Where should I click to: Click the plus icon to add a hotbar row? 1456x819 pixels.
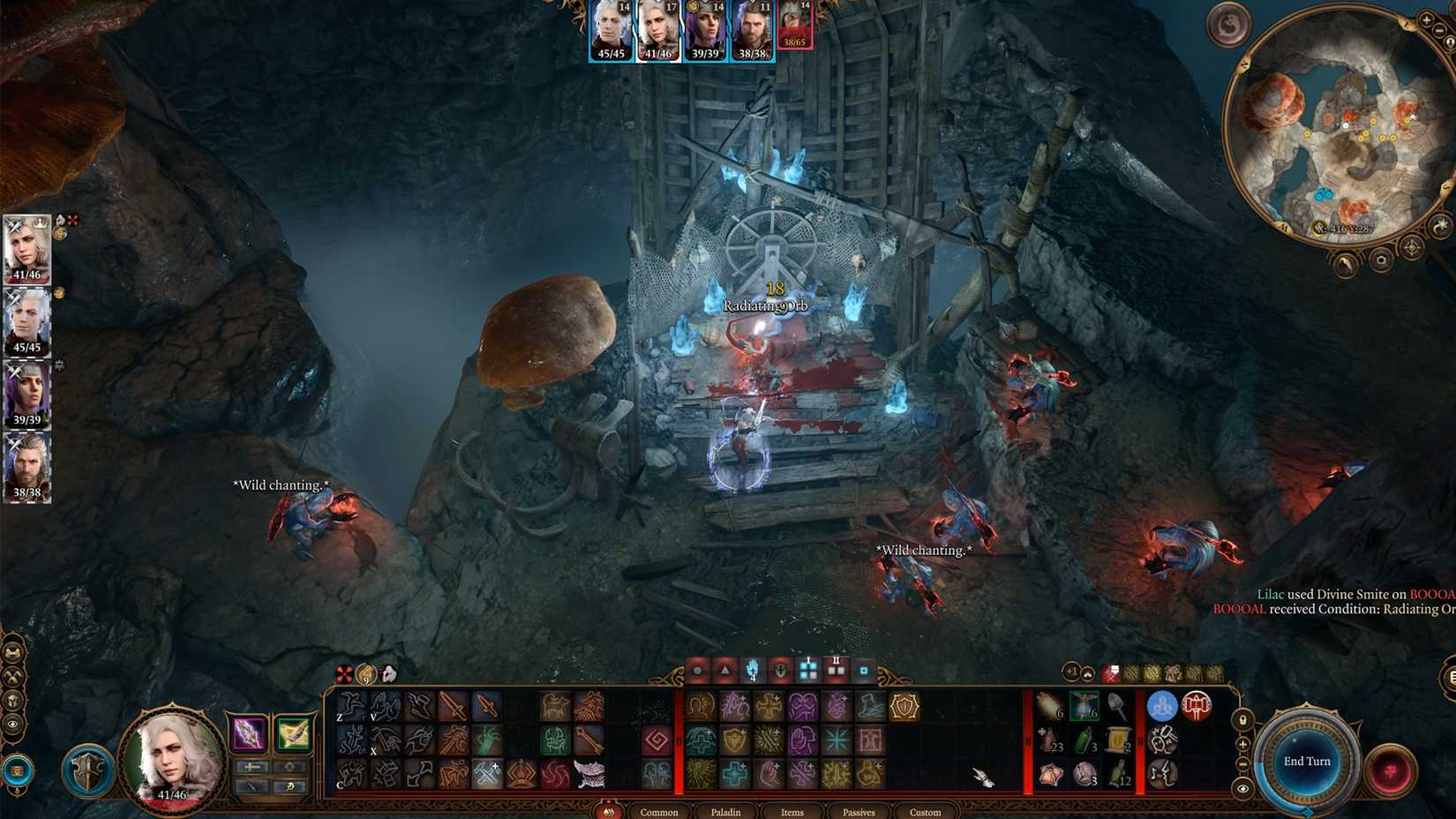tap(1242, 744)
